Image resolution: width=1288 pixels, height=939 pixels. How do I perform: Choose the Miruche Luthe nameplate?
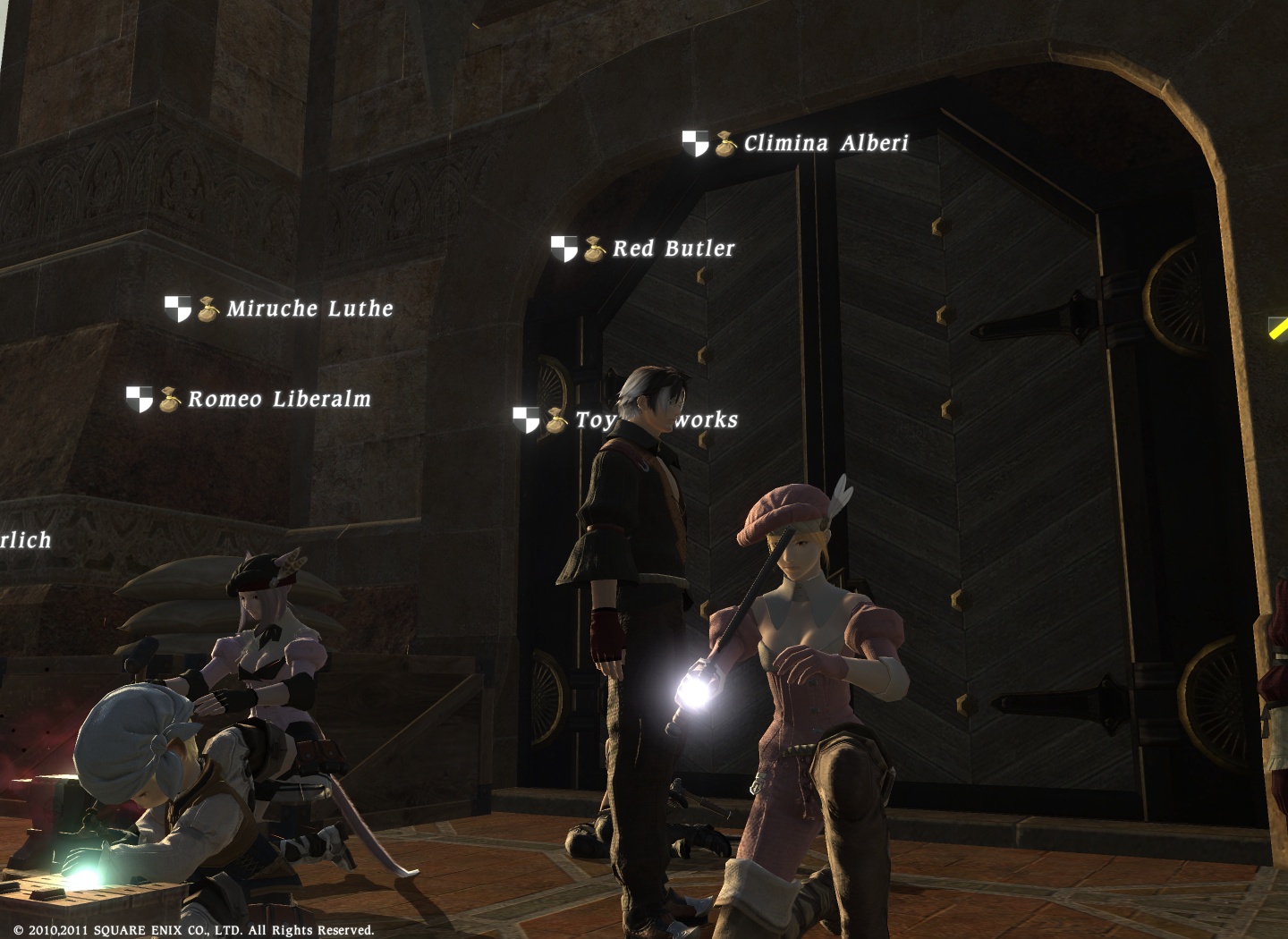pos(309,309)
